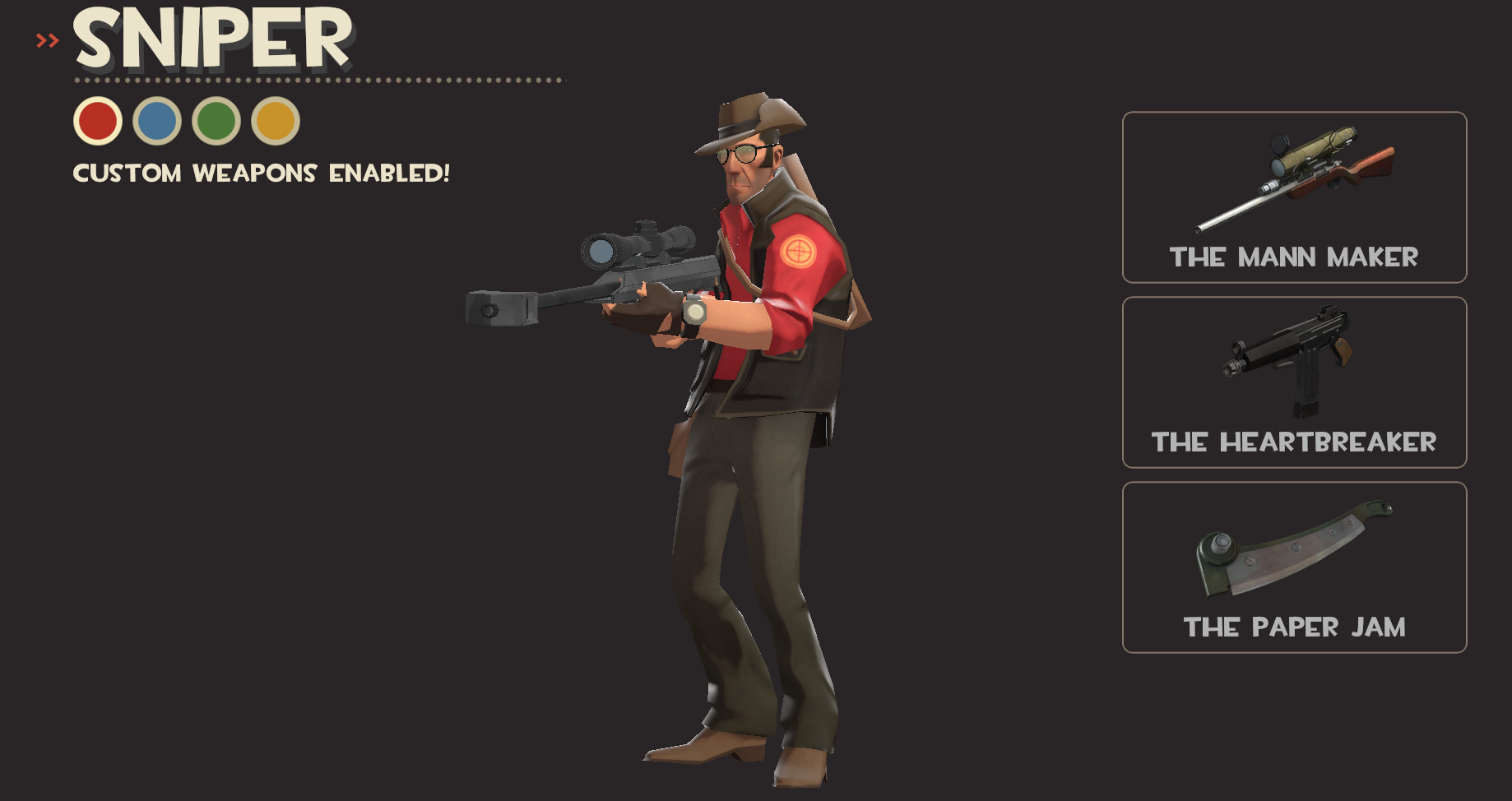Select the green team color circle
Image resolution: width=1512 pixels, height=801 pixels.
pos(216,122)
